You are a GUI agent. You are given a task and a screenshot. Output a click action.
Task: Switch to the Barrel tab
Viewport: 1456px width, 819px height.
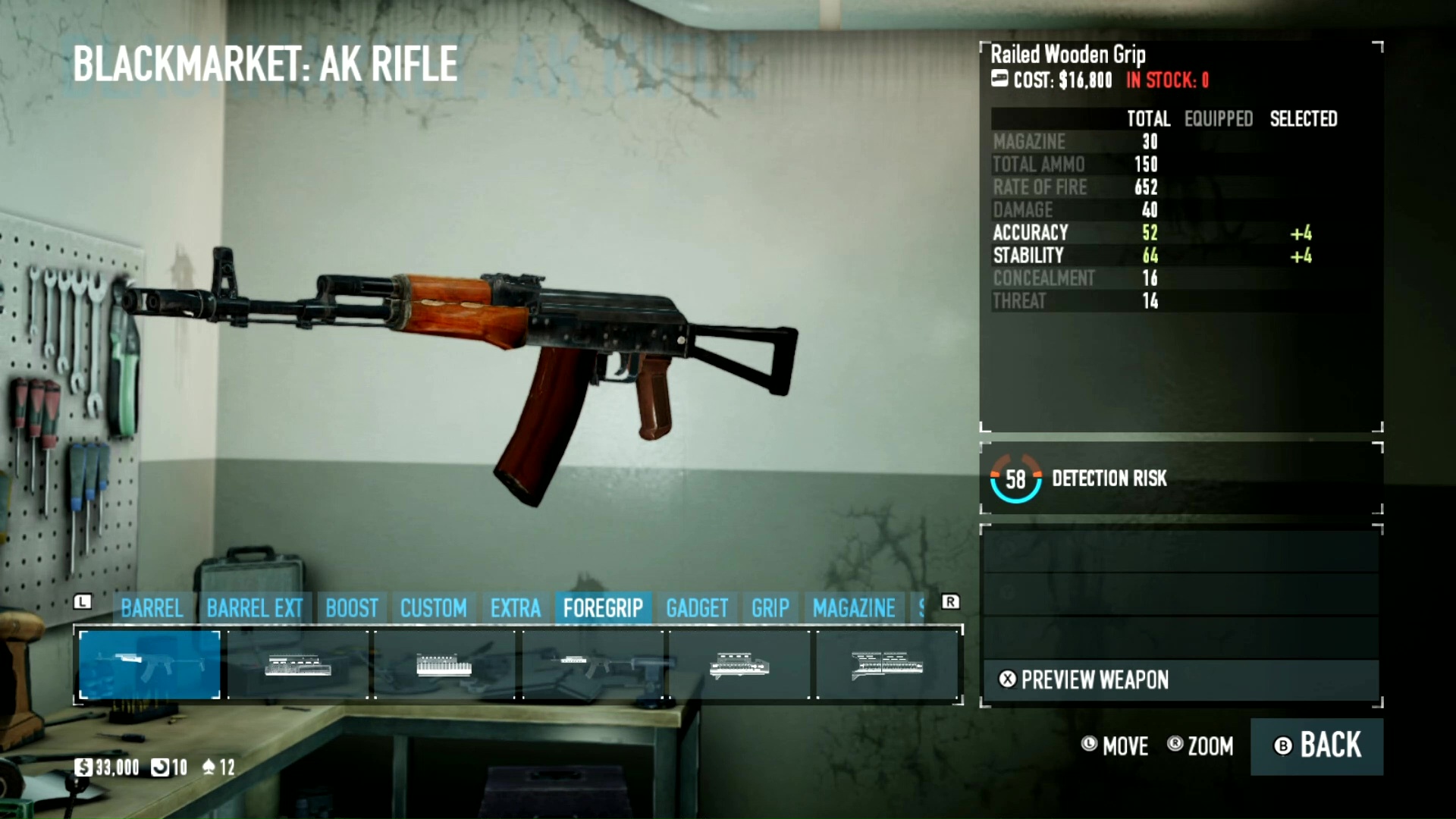tap(152, 608)
